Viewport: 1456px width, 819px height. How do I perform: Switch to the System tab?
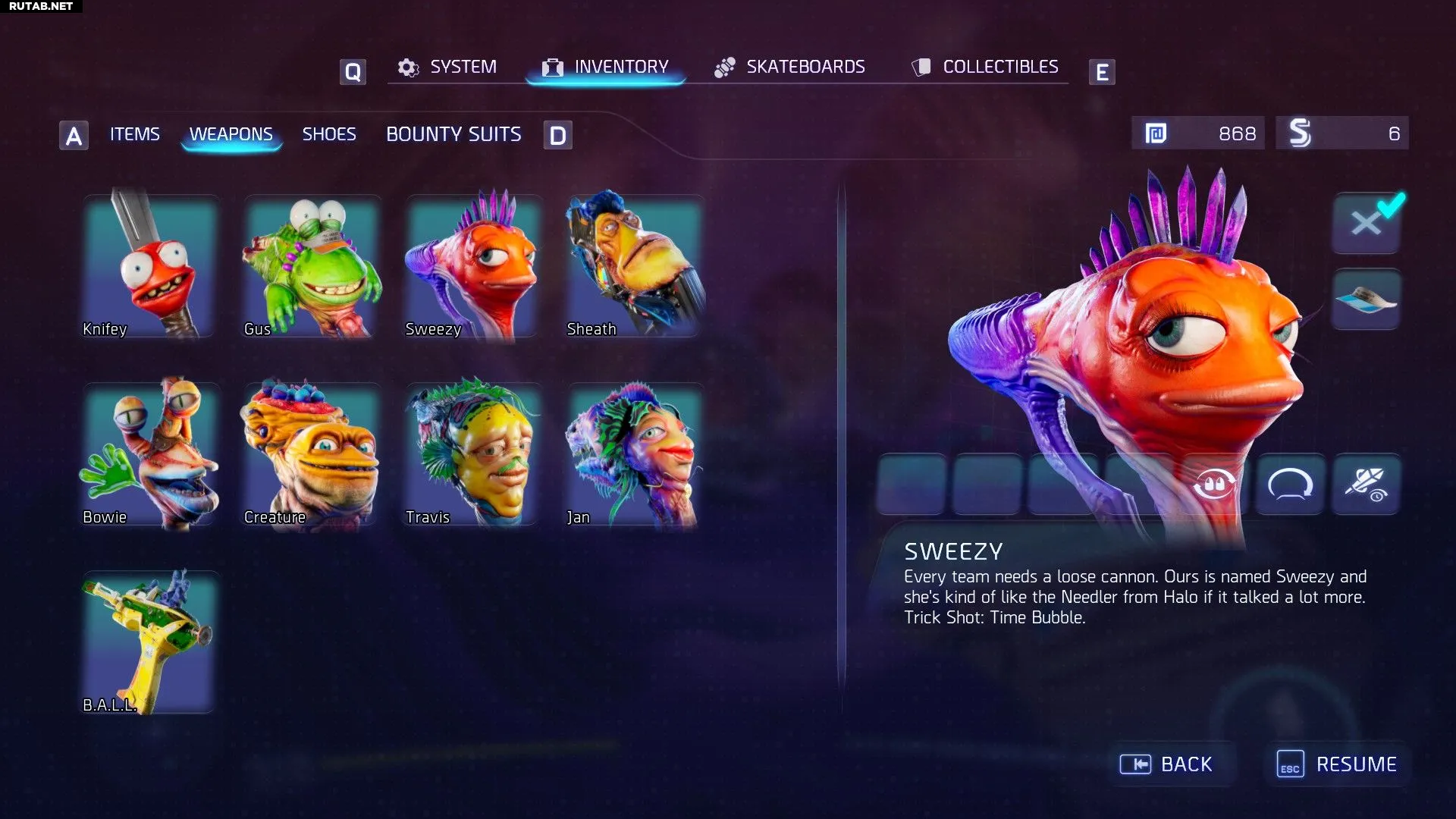pyautogui.click(x=448, y=67)
